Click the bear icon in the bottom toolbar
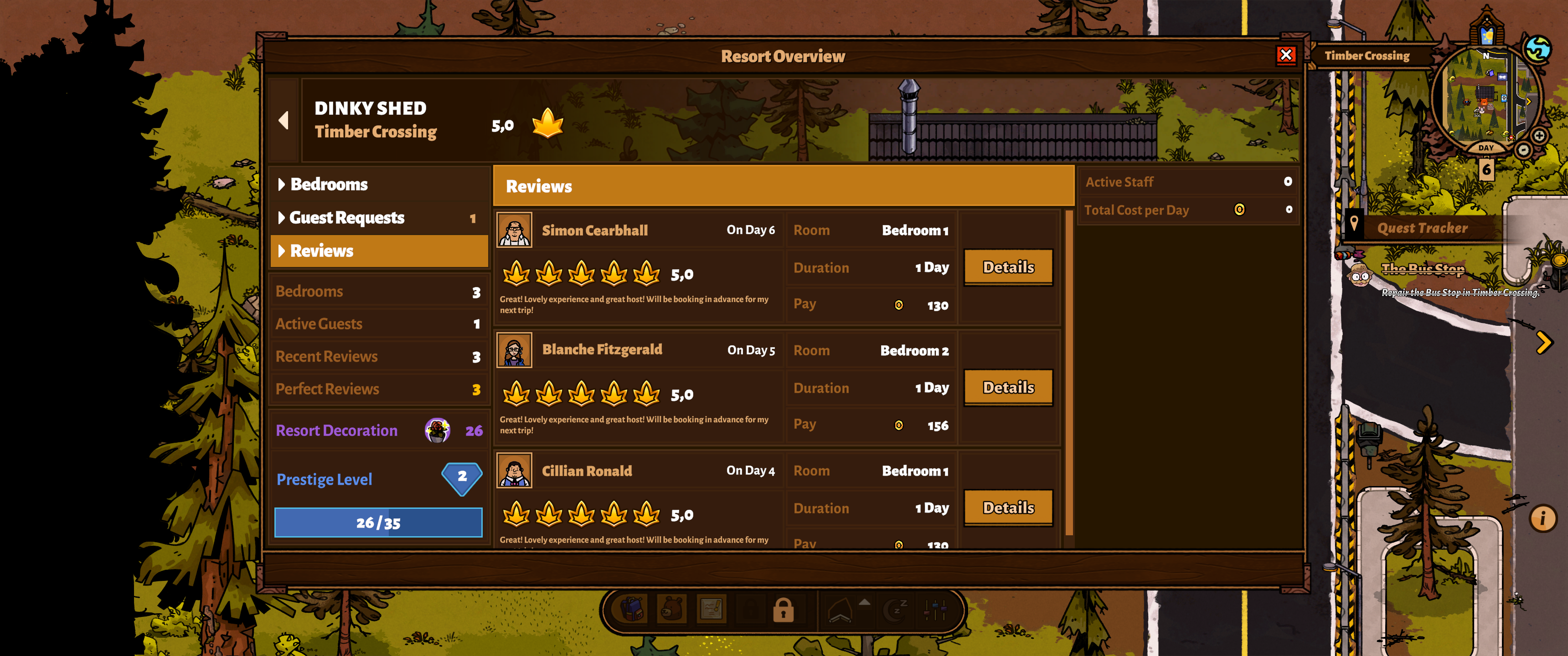This screenshot has height=656, width=1568. 671,609
